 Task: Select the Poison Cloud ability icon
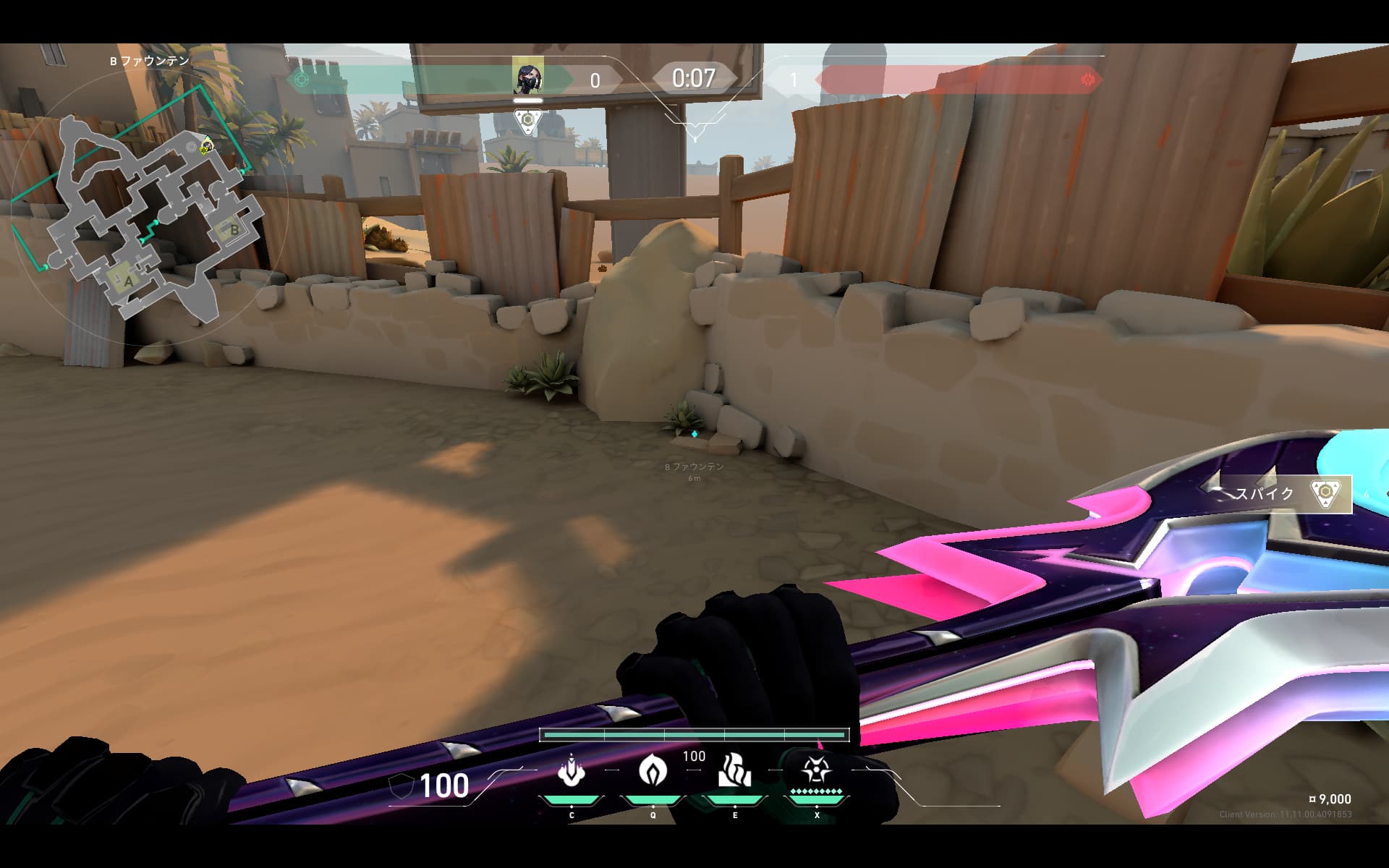coord(653,770)
